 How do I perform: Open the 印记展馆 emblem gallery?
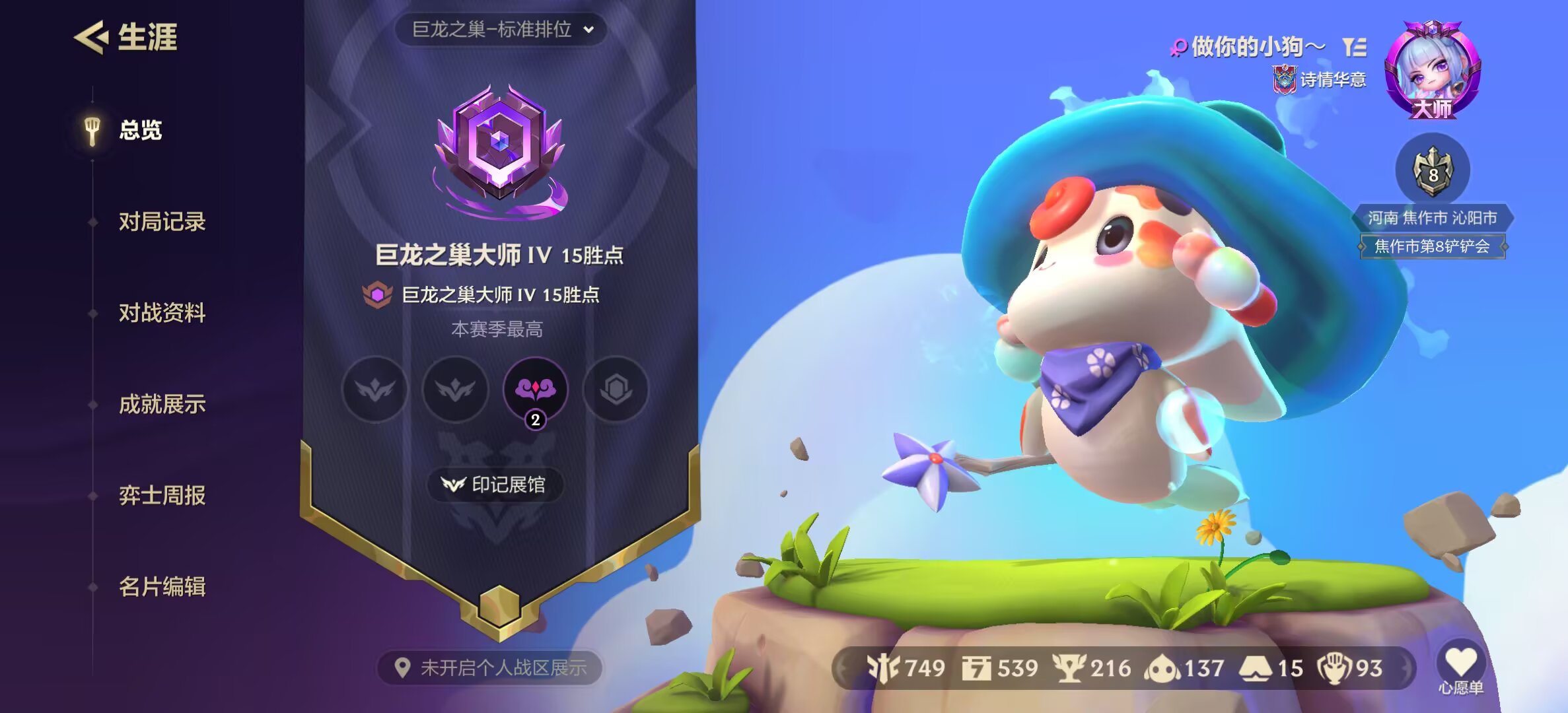coord(495,485)
